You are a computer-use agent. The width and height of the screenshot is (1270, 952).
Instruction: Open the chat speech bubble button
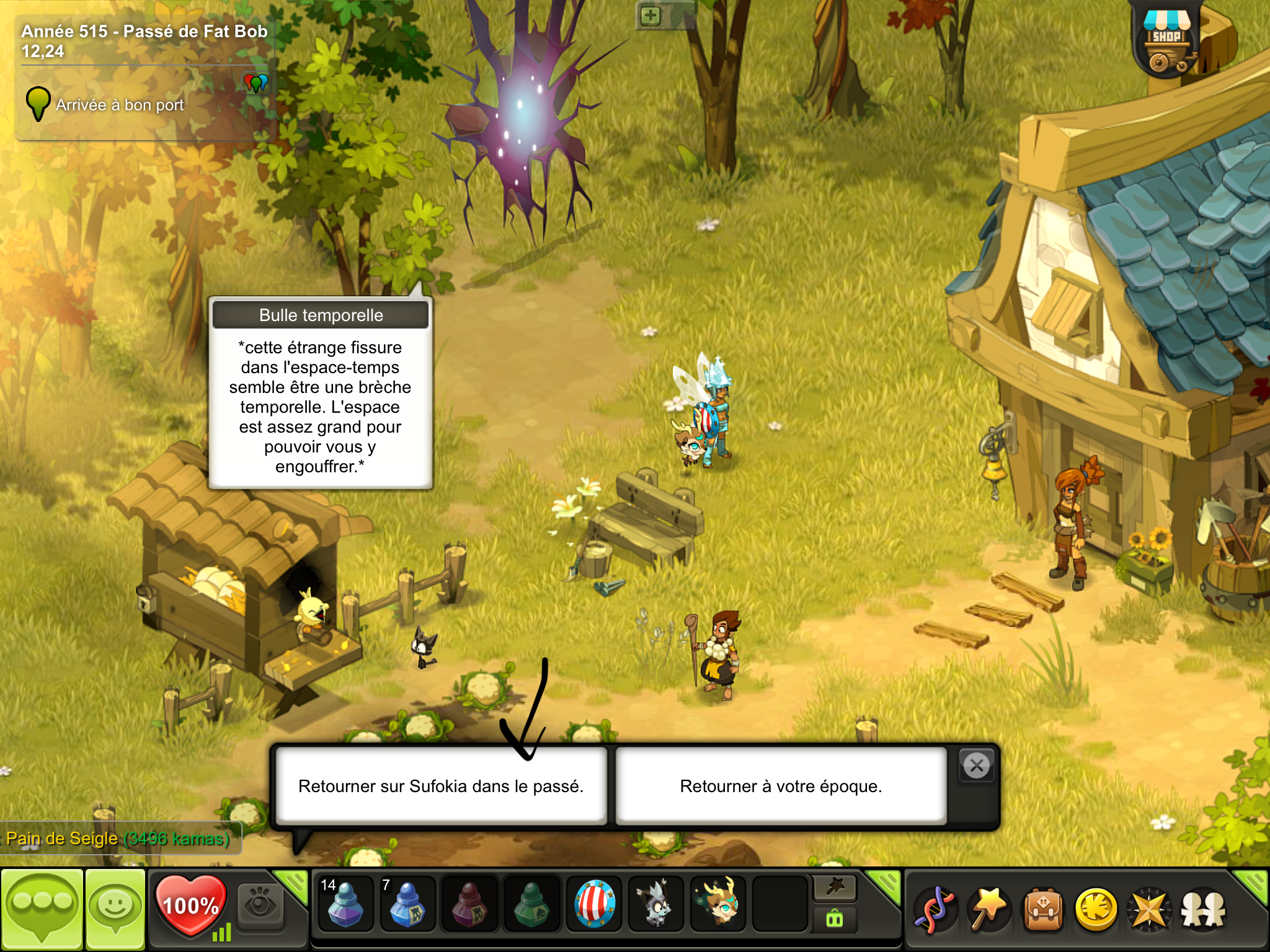[42, 909]
